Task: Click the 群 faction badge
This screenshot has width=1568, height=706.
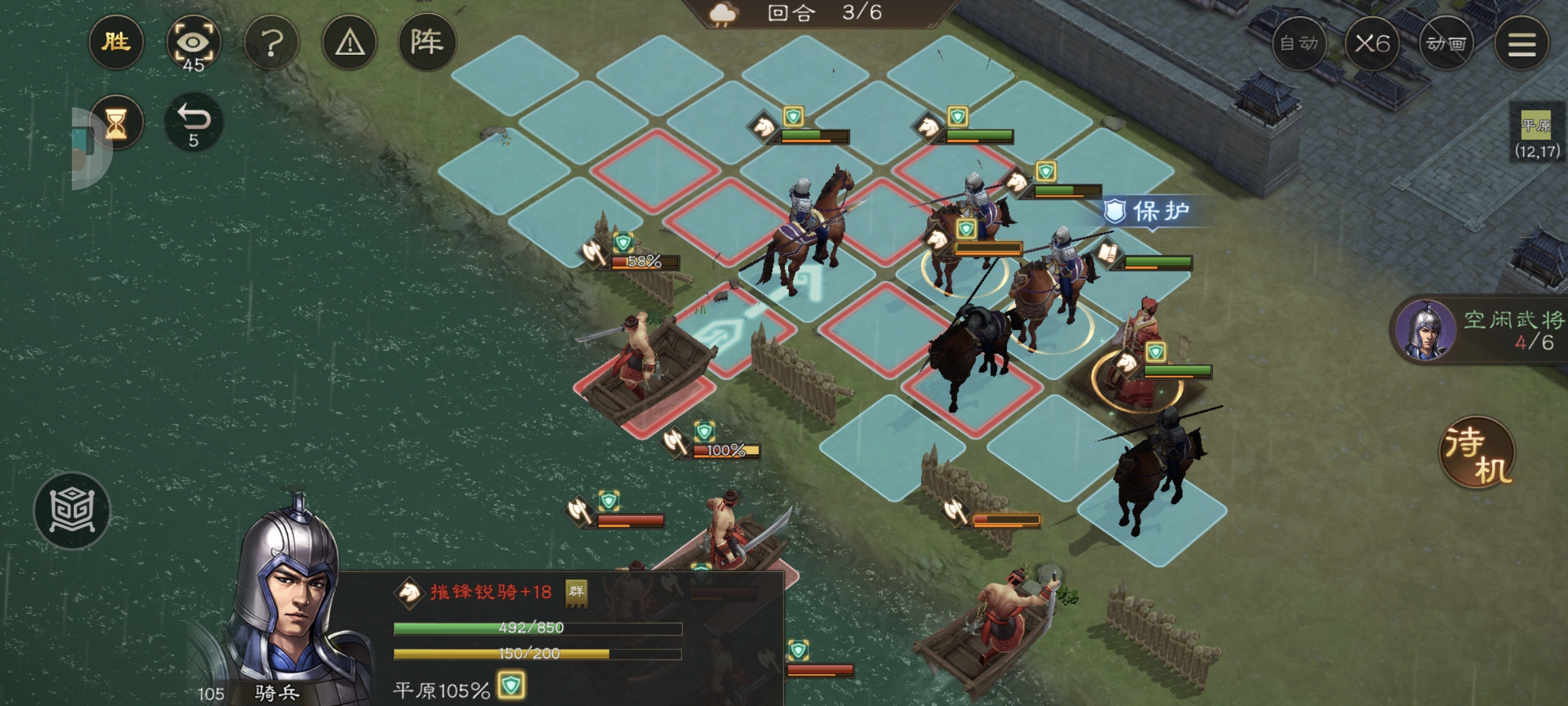Action: [576, 592]
